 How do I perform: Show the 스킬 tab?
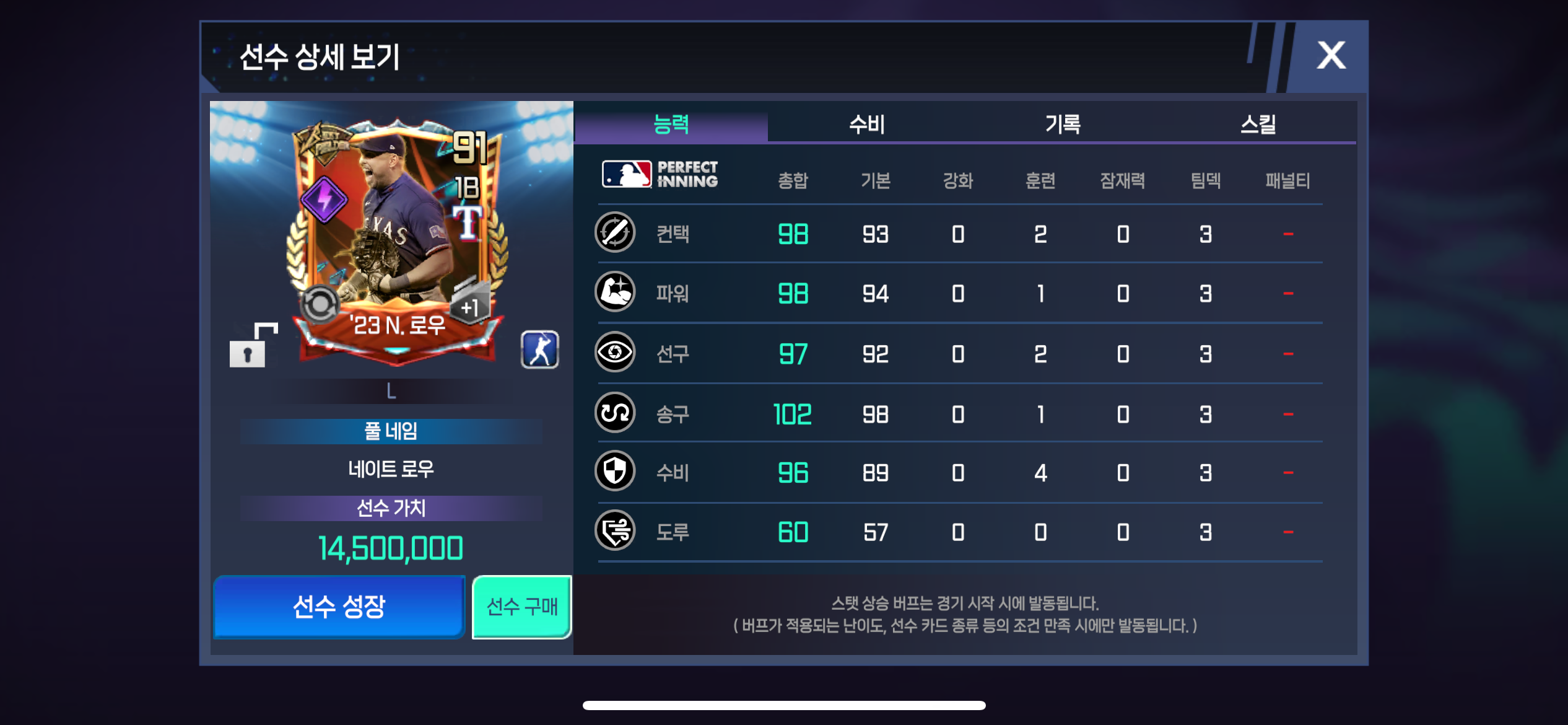click(x=1258, y=125)
